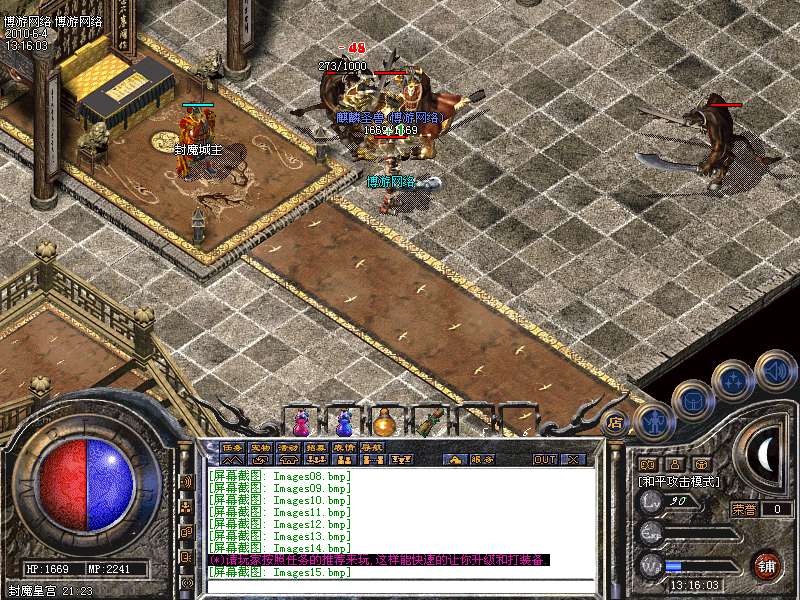Open the red 铺 stall button
The width and height of the screenshot is (800, 600).
[x=768, y=565]
